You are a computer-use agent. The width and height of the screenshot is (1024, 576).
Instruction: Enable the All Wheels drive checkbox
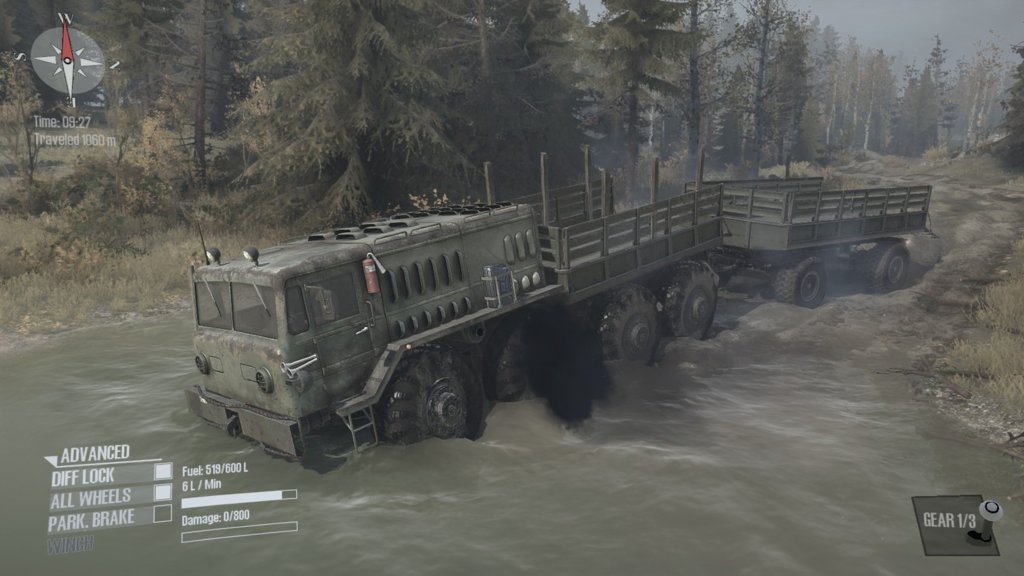(162, 493)
